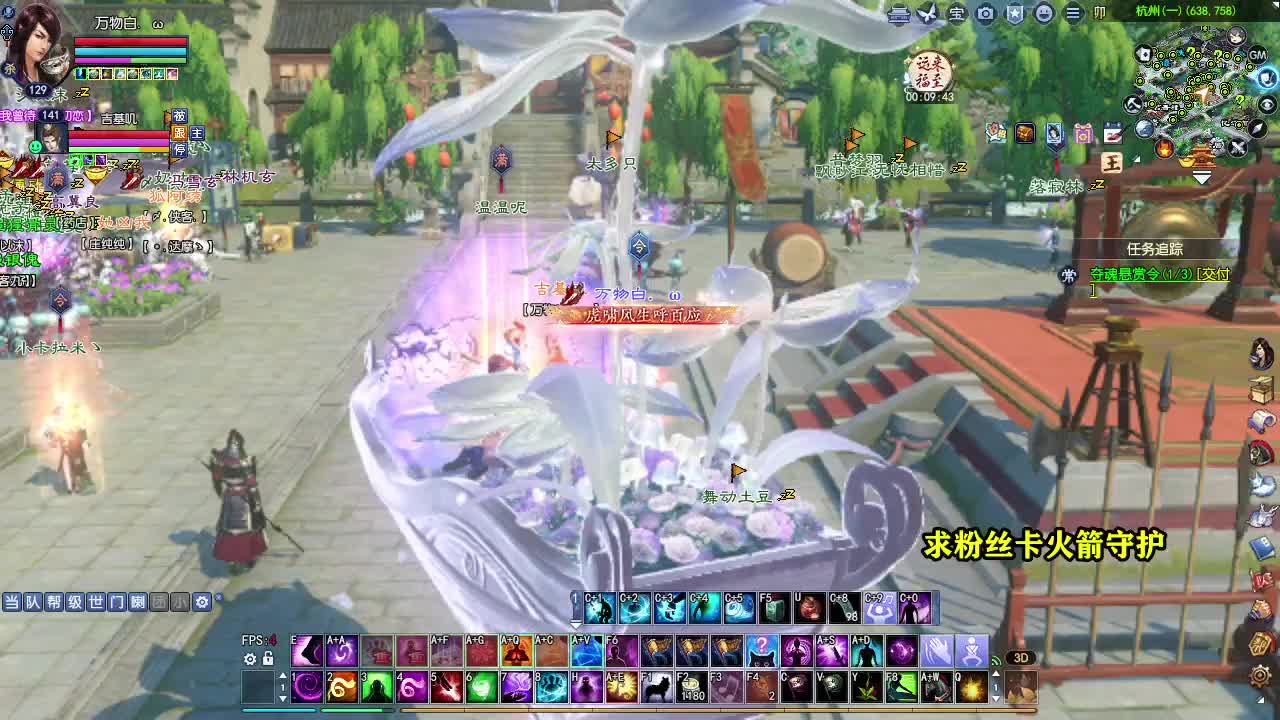Image resolution: width=1280 pixels, height=720 pixels.
Task: Expand the hamburger menu on the top bar
Action: 1072,13
